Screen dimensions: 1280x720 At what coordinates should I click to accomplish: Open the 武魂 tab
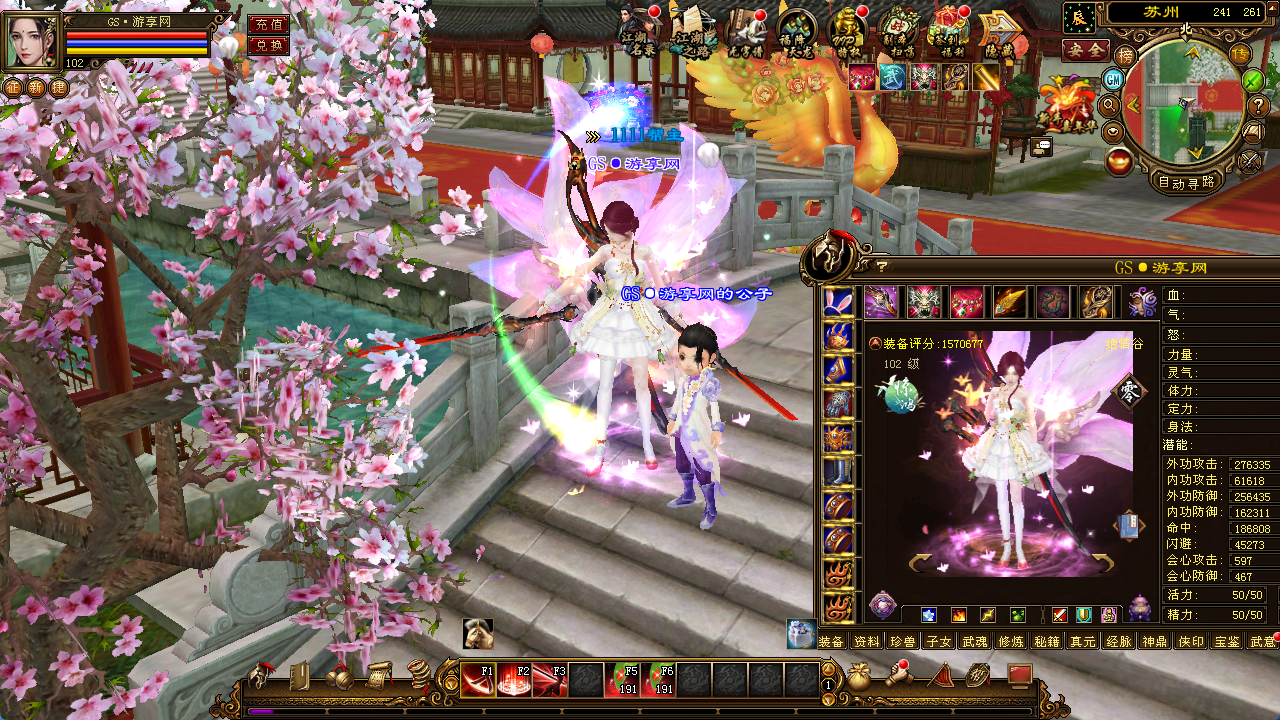[975, 641]
